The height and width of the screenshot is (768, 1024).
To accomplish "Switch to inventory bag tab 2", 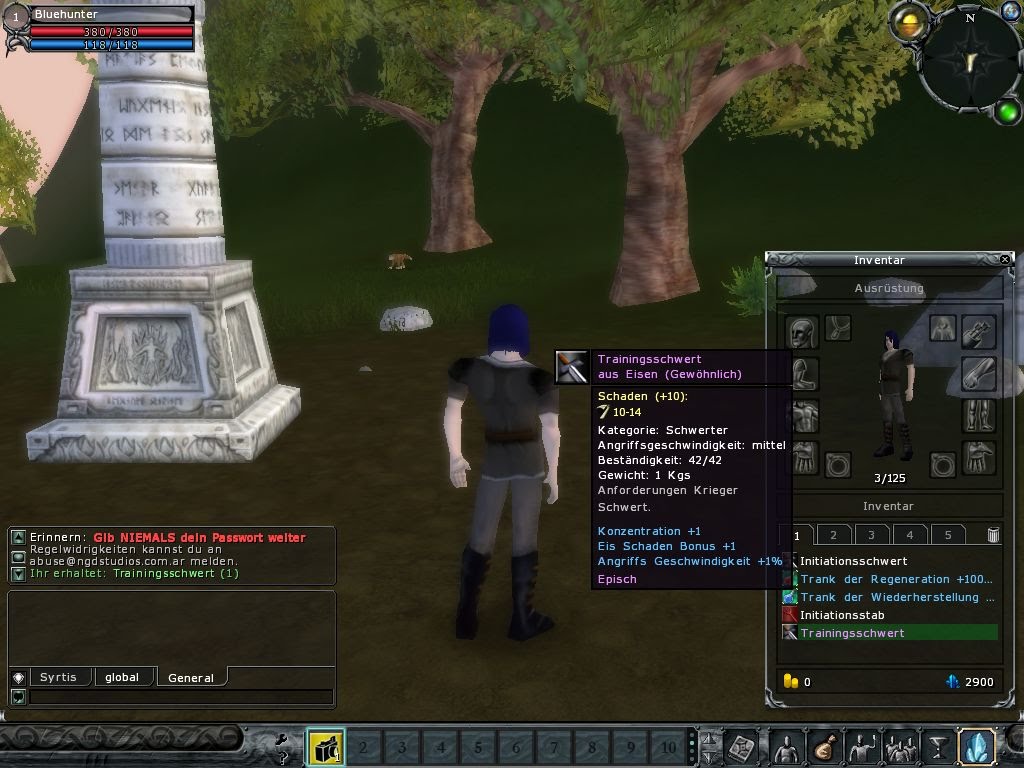I will tap(833, 535).
